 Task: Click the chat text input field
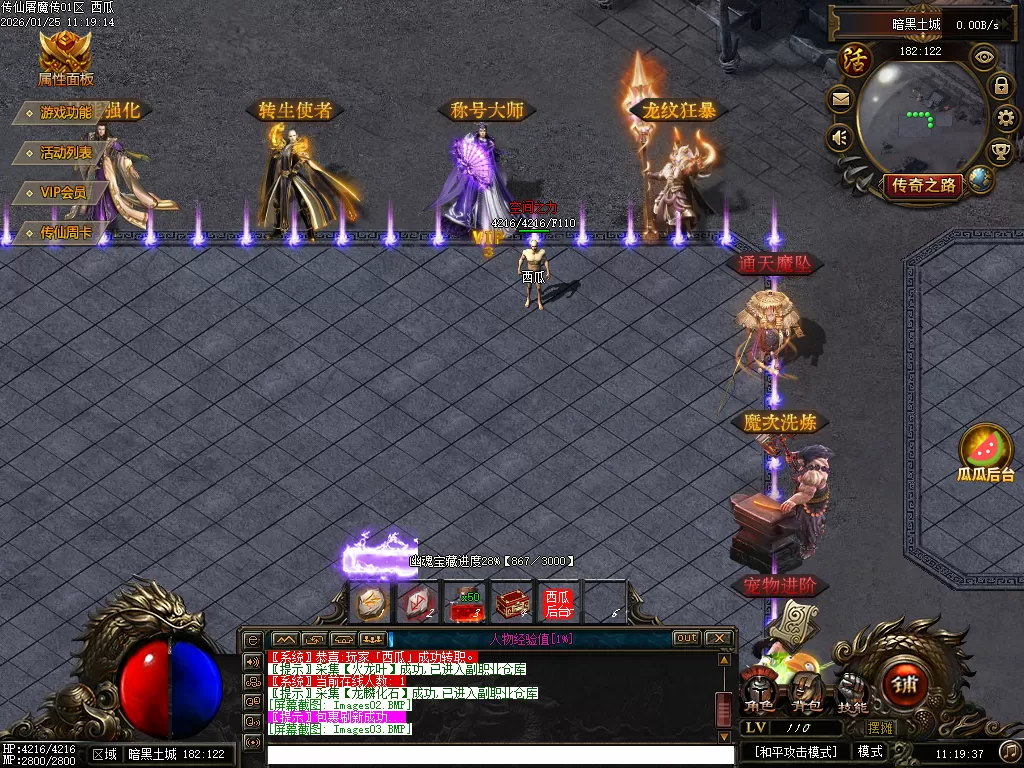click(x=490, y=753)
